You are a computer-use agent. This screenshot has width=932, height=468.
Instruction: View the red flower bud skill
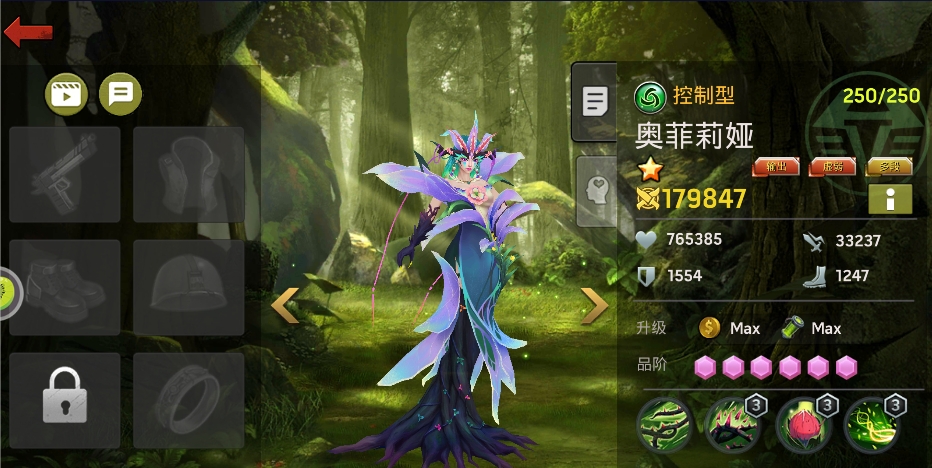pyautogui.click(x=803, y=425)
